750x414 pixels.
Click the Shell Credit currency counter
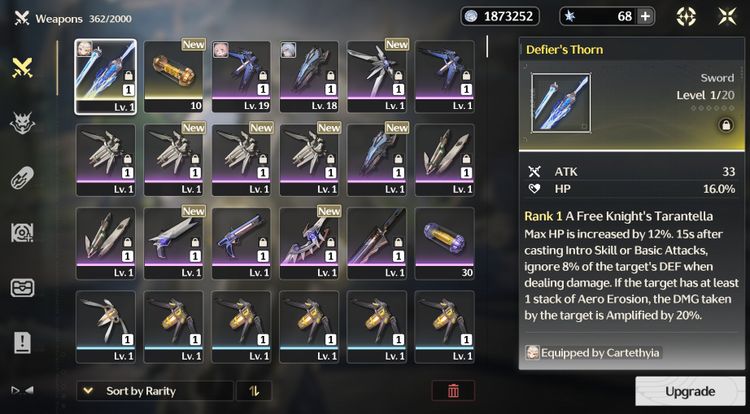tap(500, 16)
